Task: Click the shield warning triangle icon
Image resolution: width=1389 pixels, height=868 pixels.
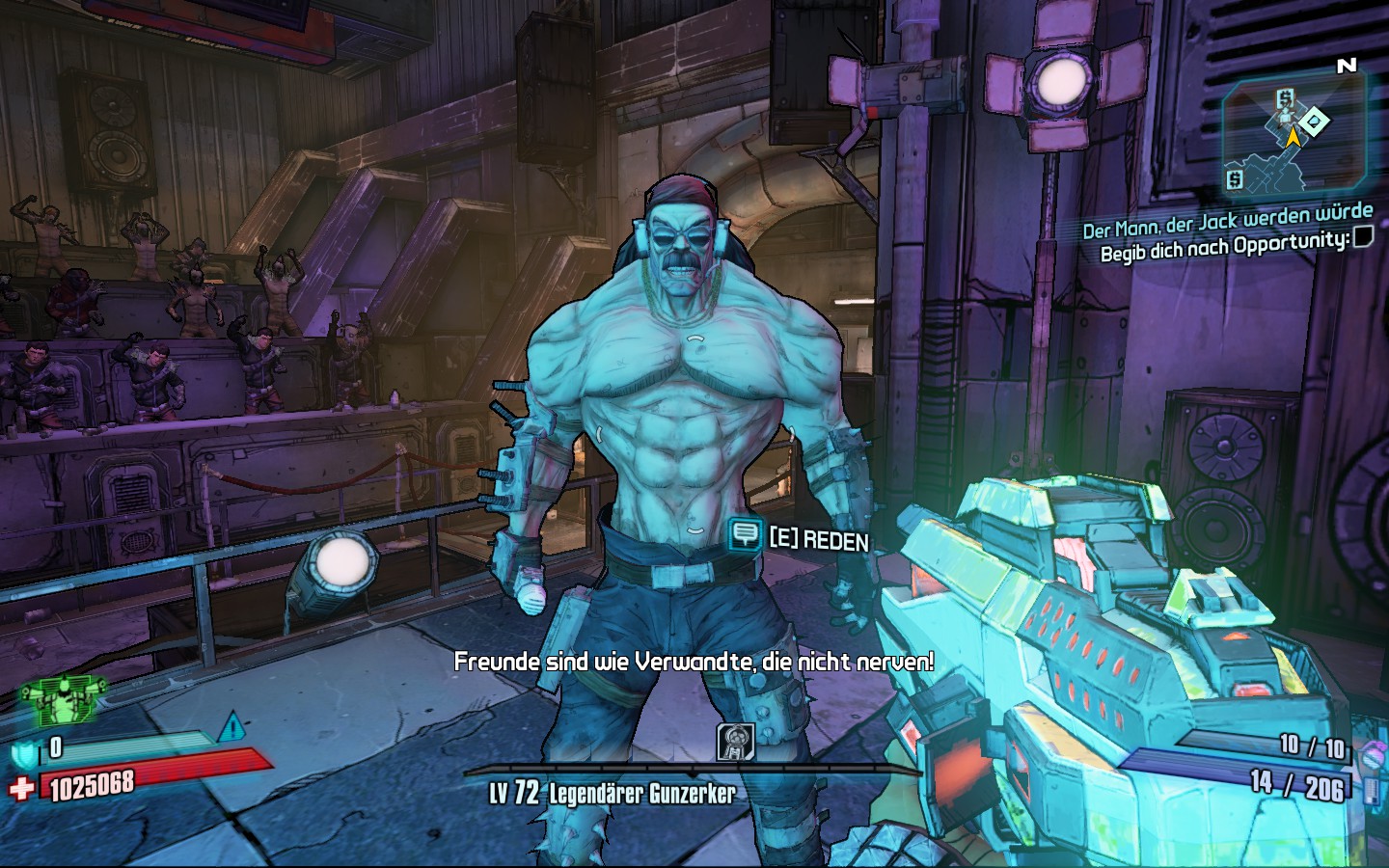Action: [x=231, y=726]
